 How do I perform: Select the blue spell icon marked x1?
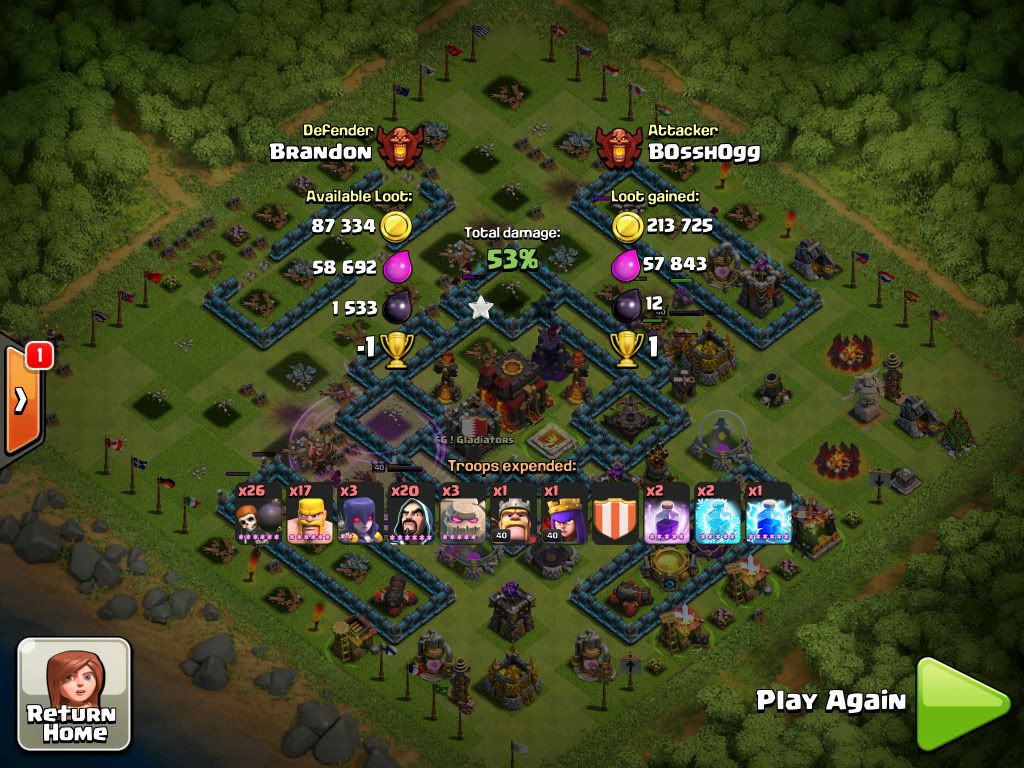click(x=768, y=513)
